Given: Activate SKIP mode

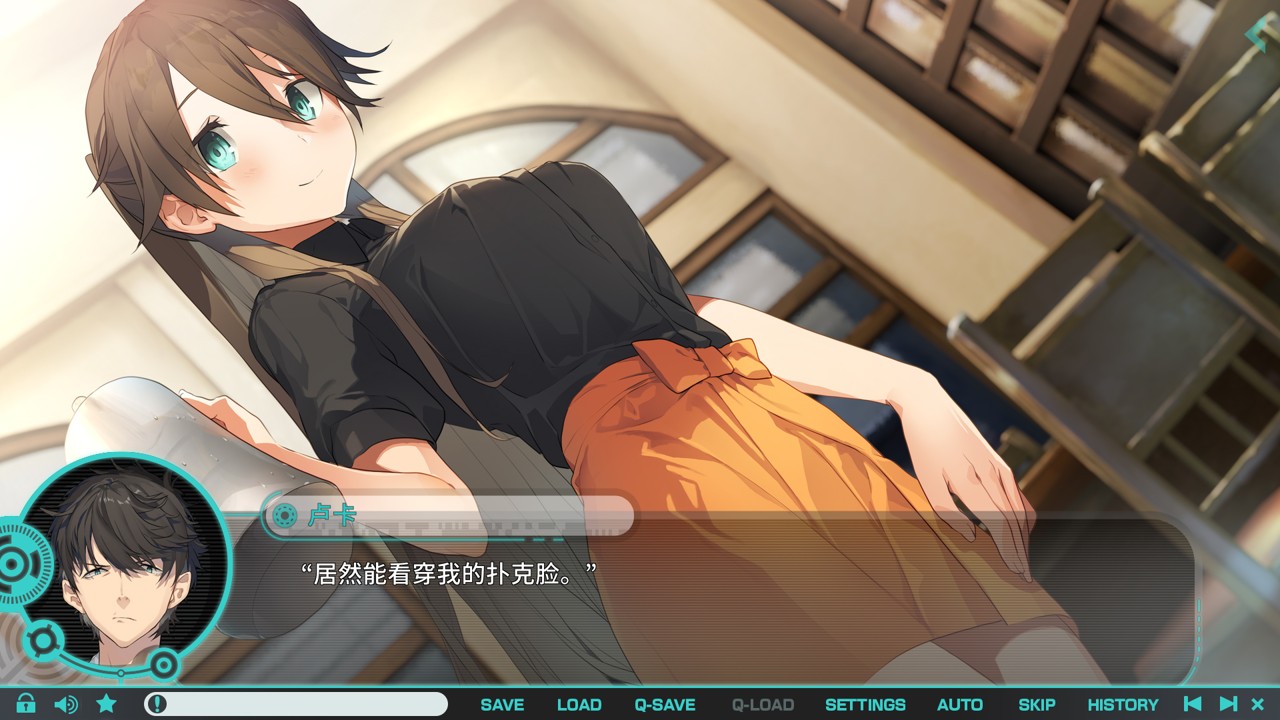Looking at the screenshot, I should click(1037, 704).
